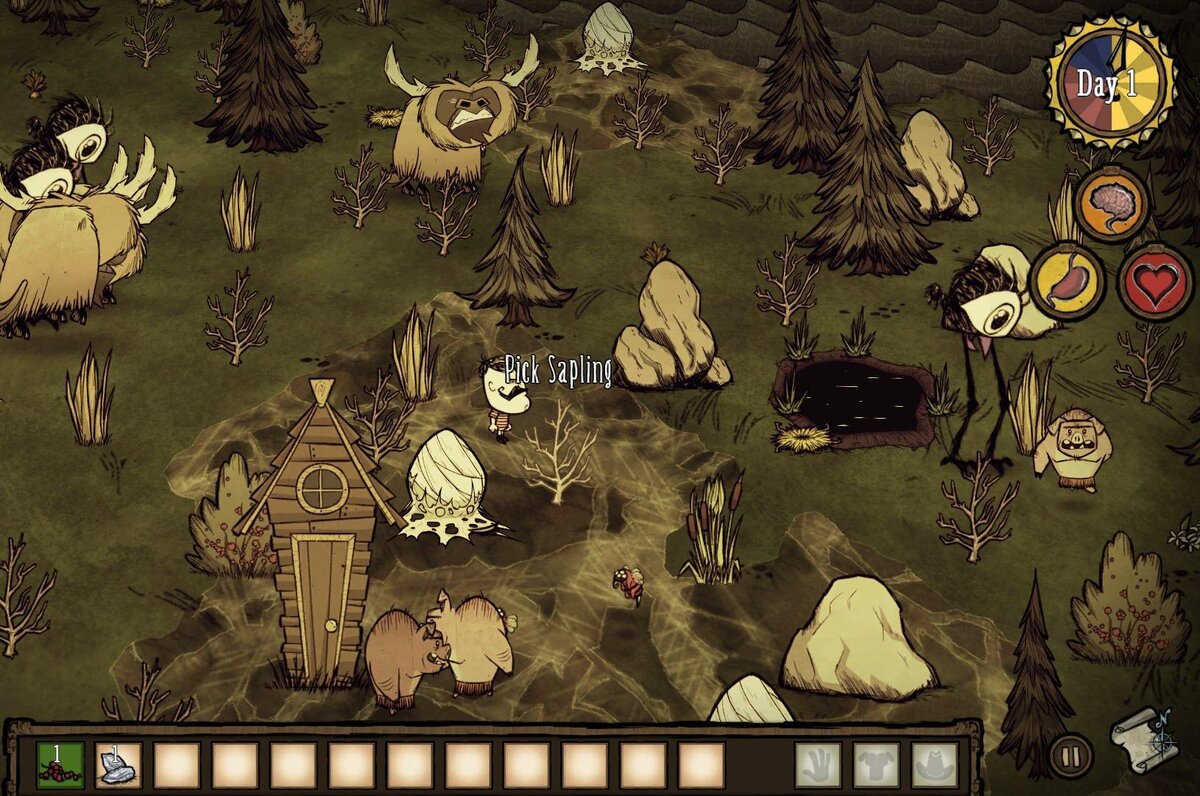Click the brain sanity meter
Viewport: 1200px width, 796px height.
(1112, 204)
